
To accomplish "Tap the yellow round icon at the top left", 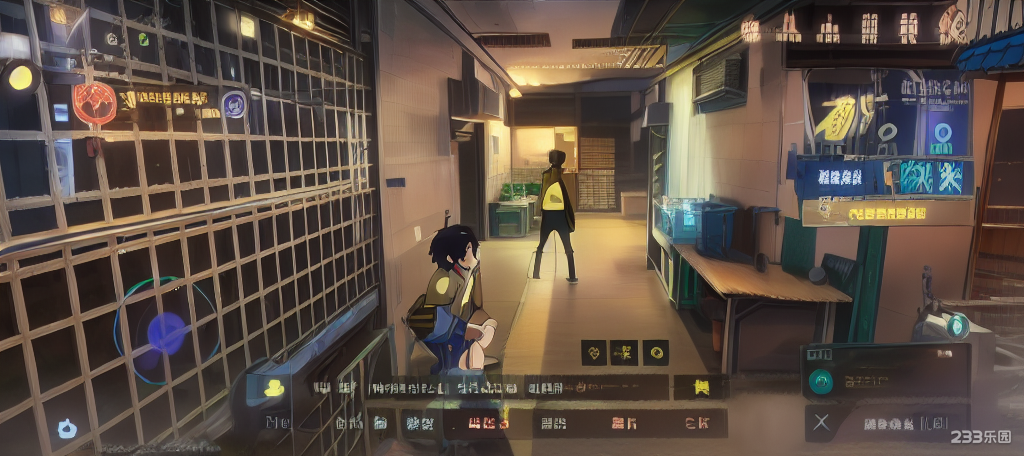I will click(20, 77).
